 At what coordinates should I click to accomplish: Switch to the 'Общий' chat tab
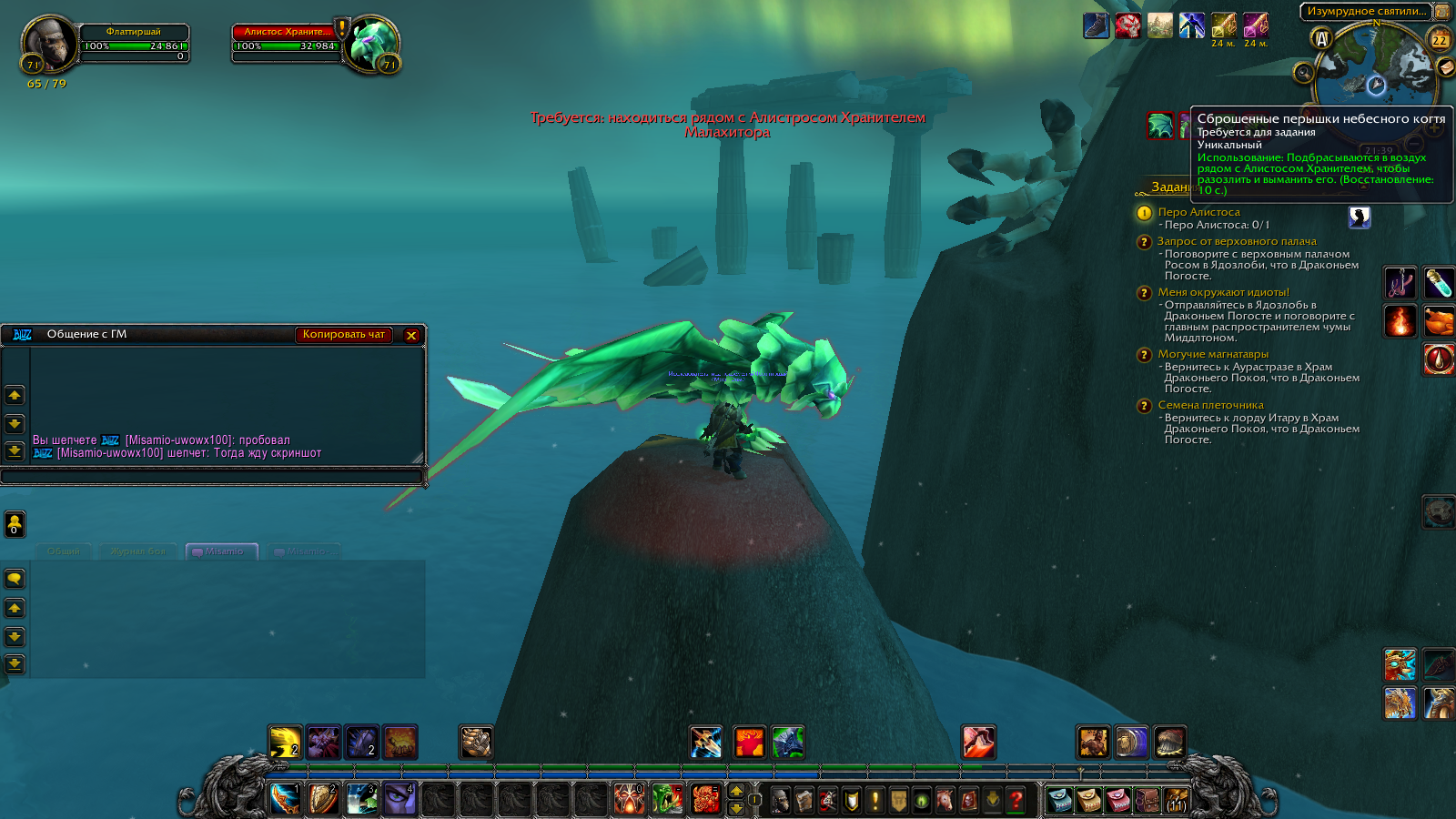64,551
